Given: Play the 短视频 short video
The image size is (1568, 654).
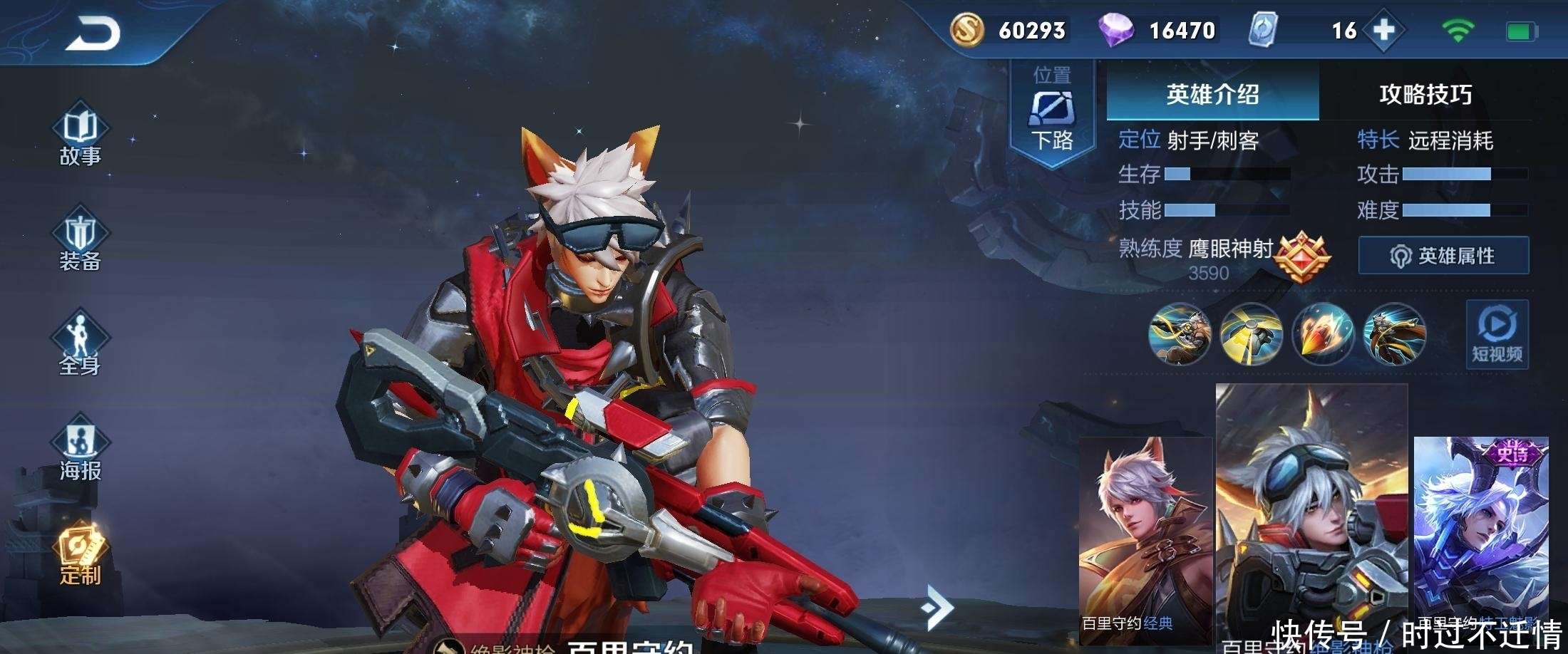Looking at the screenshot, I should click(x=1497, y=334).
